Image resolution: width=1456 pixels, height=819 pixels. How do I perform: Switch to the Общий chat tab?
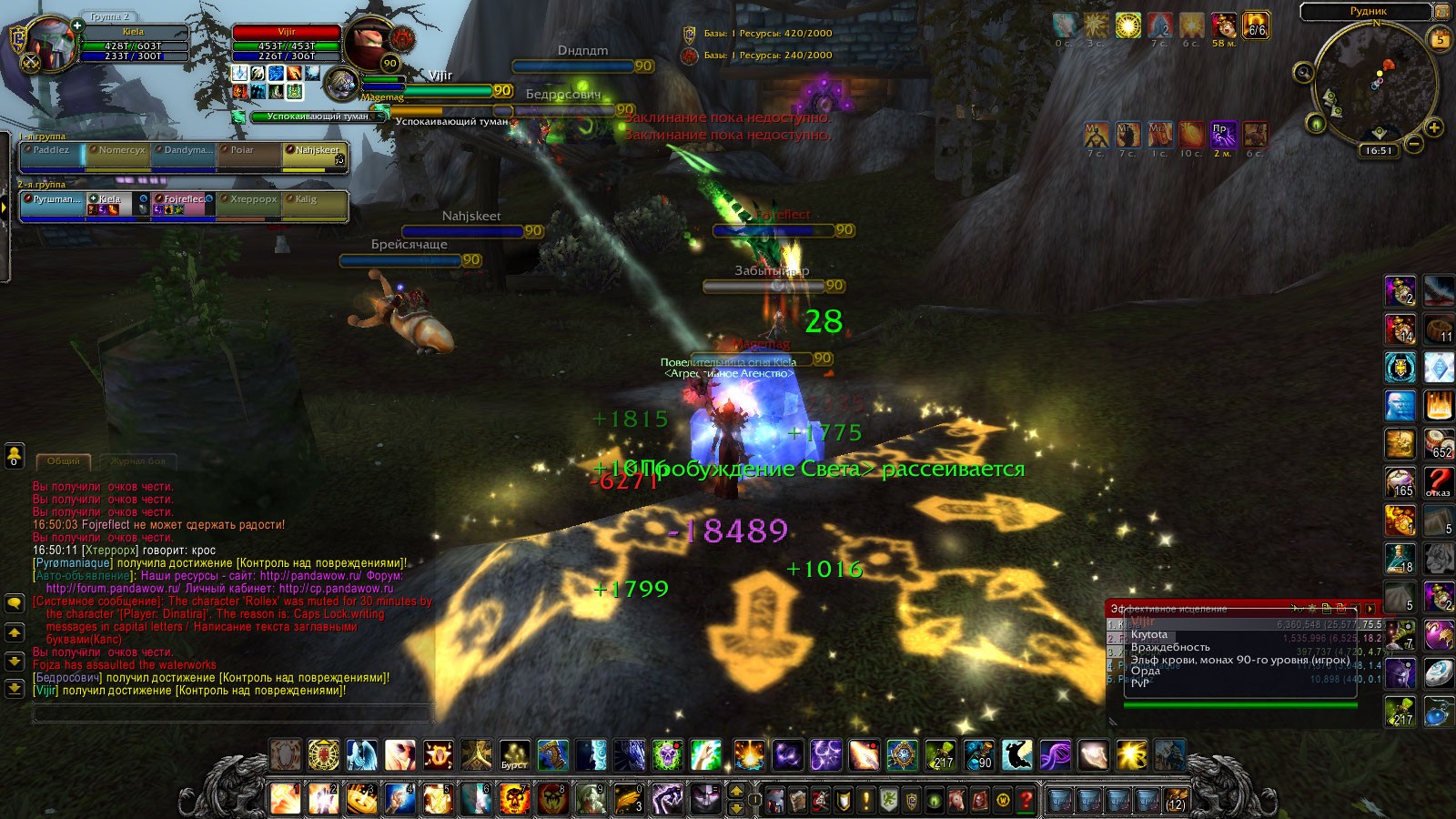coord(64,461)
